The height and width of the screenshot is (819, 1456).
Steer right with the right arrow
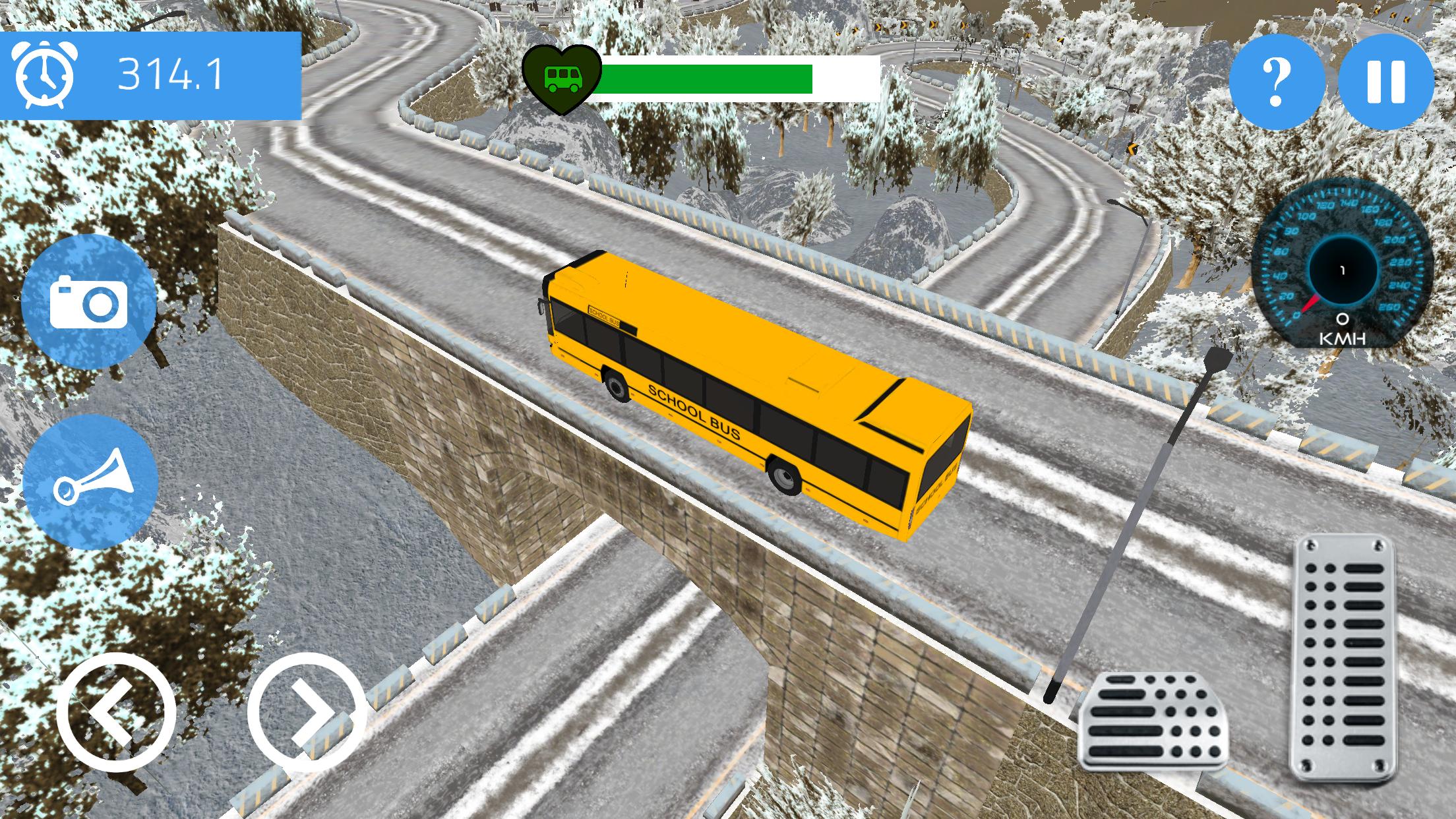(307, 712)
